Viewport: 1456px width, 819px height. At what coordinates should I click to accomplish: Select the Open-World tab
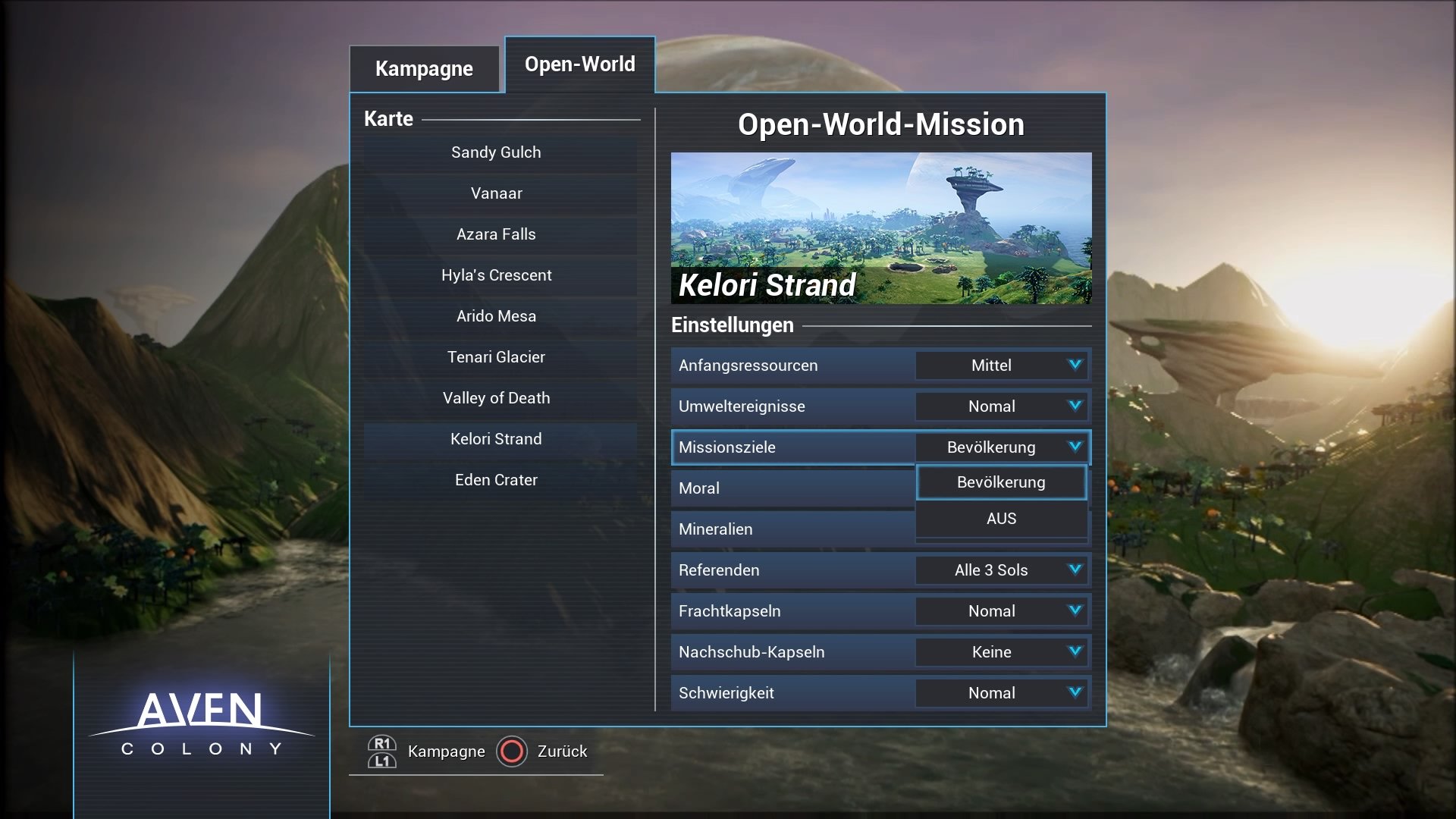pyautogui.click(x=579, y=64)
